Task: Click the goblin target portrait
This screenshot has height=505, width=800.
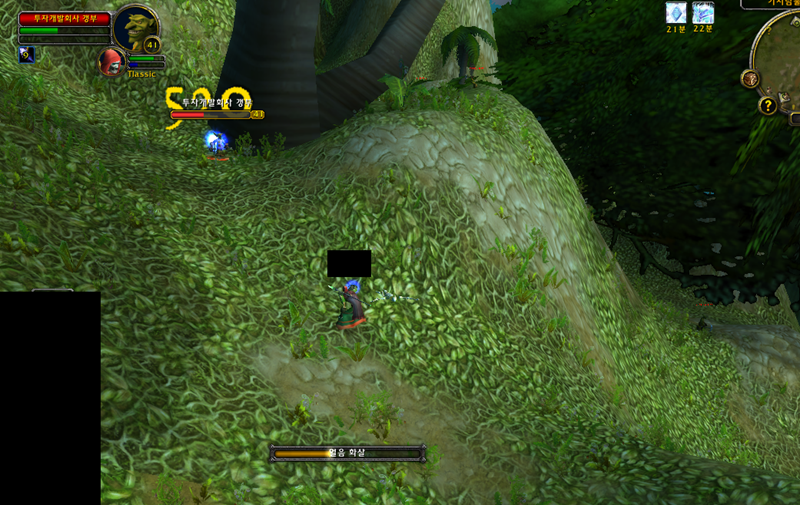Action: [135, 27]
